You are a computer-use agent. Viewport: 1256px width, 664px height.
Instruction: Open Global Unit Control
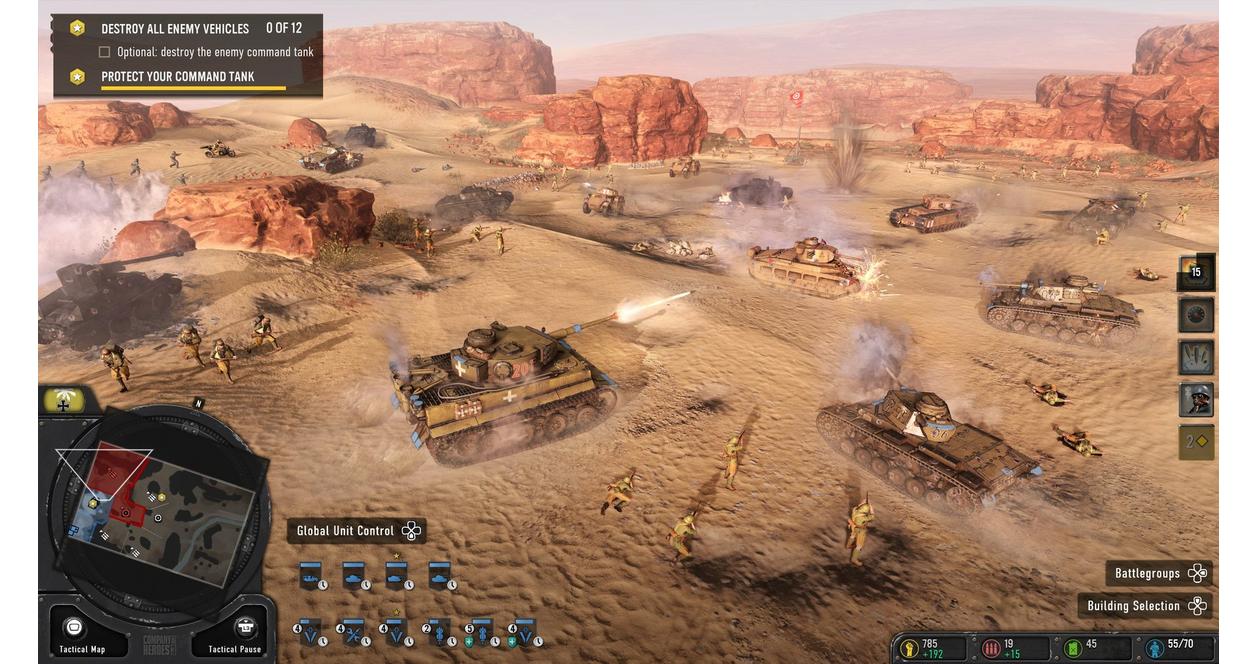(356, 531)
